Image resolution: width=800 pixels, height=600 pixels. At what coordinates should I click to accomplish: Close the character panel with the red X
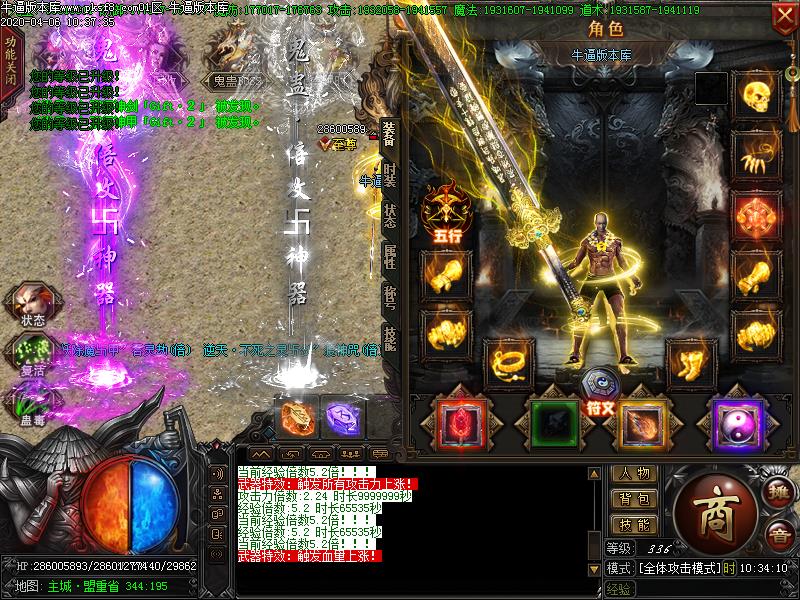[784, 17]
